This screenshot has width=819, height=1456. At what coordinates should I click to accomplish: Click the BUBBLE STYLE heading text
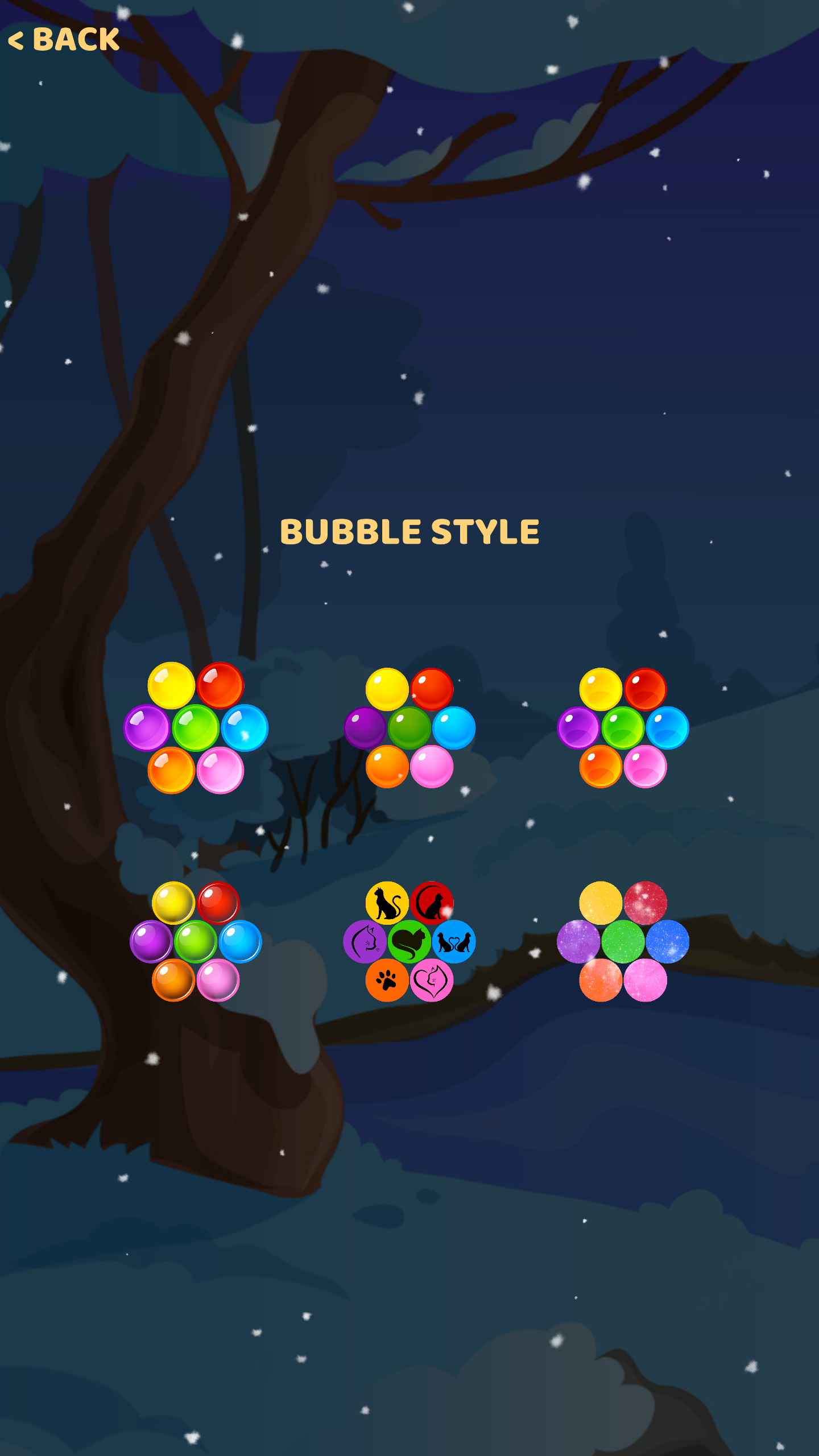[x=411, y=533]
